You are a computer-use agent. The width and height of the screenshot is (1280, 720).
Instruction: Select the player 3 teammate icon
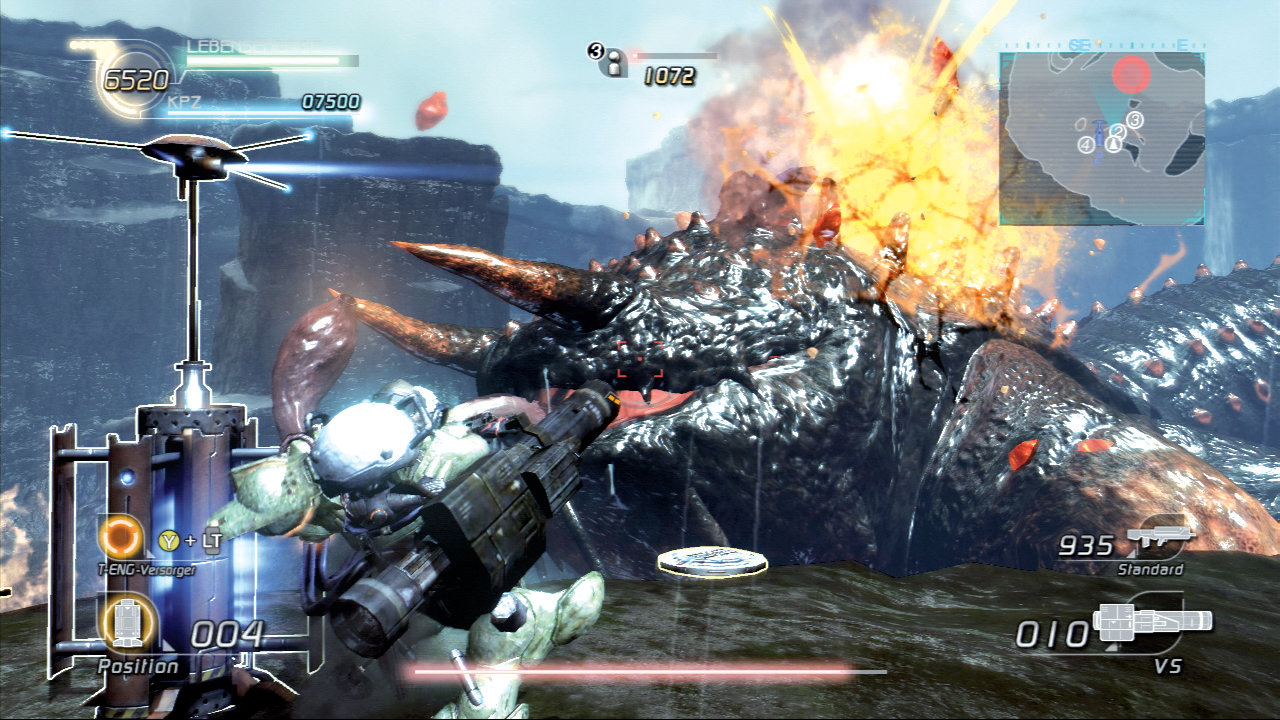click(609, 62)
